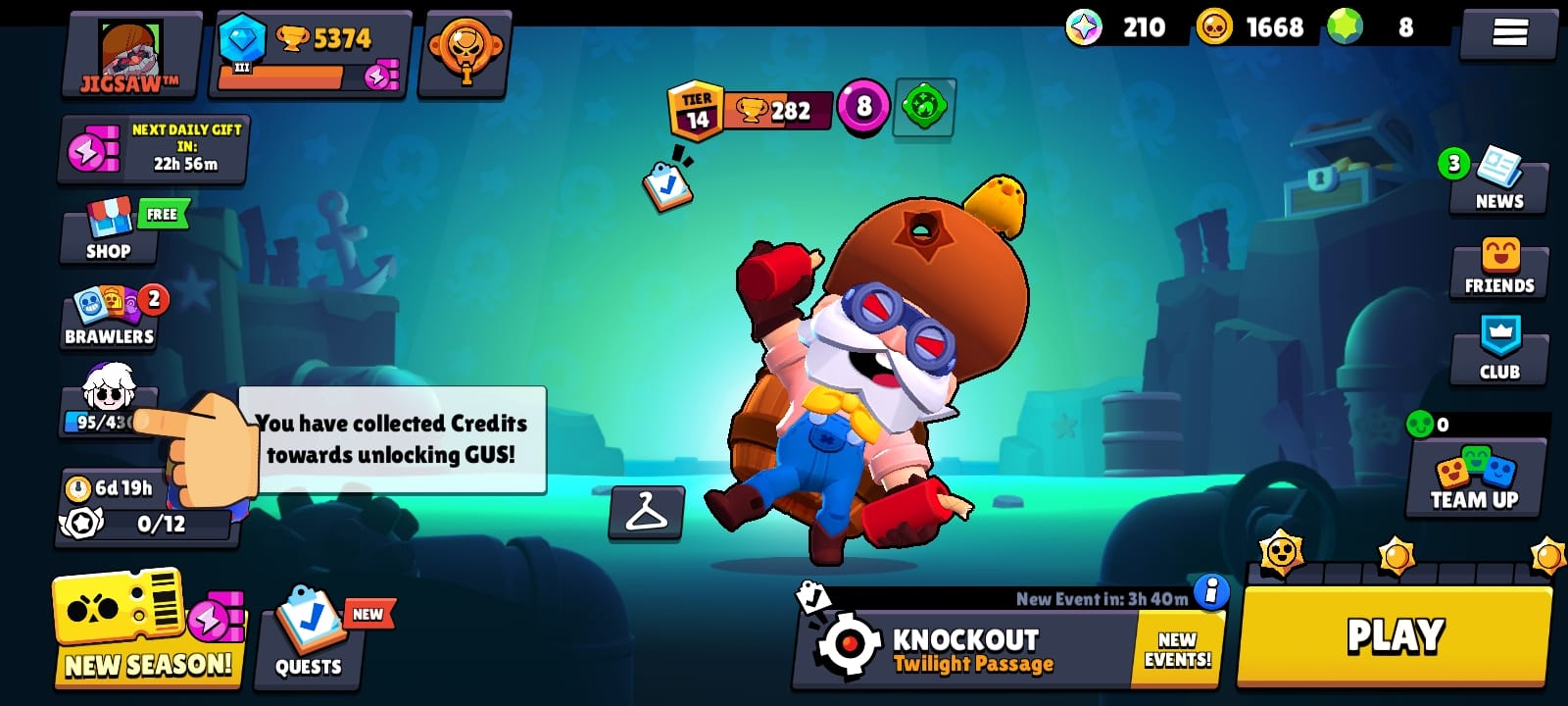Screen dimensions: 1568x706
Task: Open the Tier 14 trophy progress
Action: click(747, 111)
